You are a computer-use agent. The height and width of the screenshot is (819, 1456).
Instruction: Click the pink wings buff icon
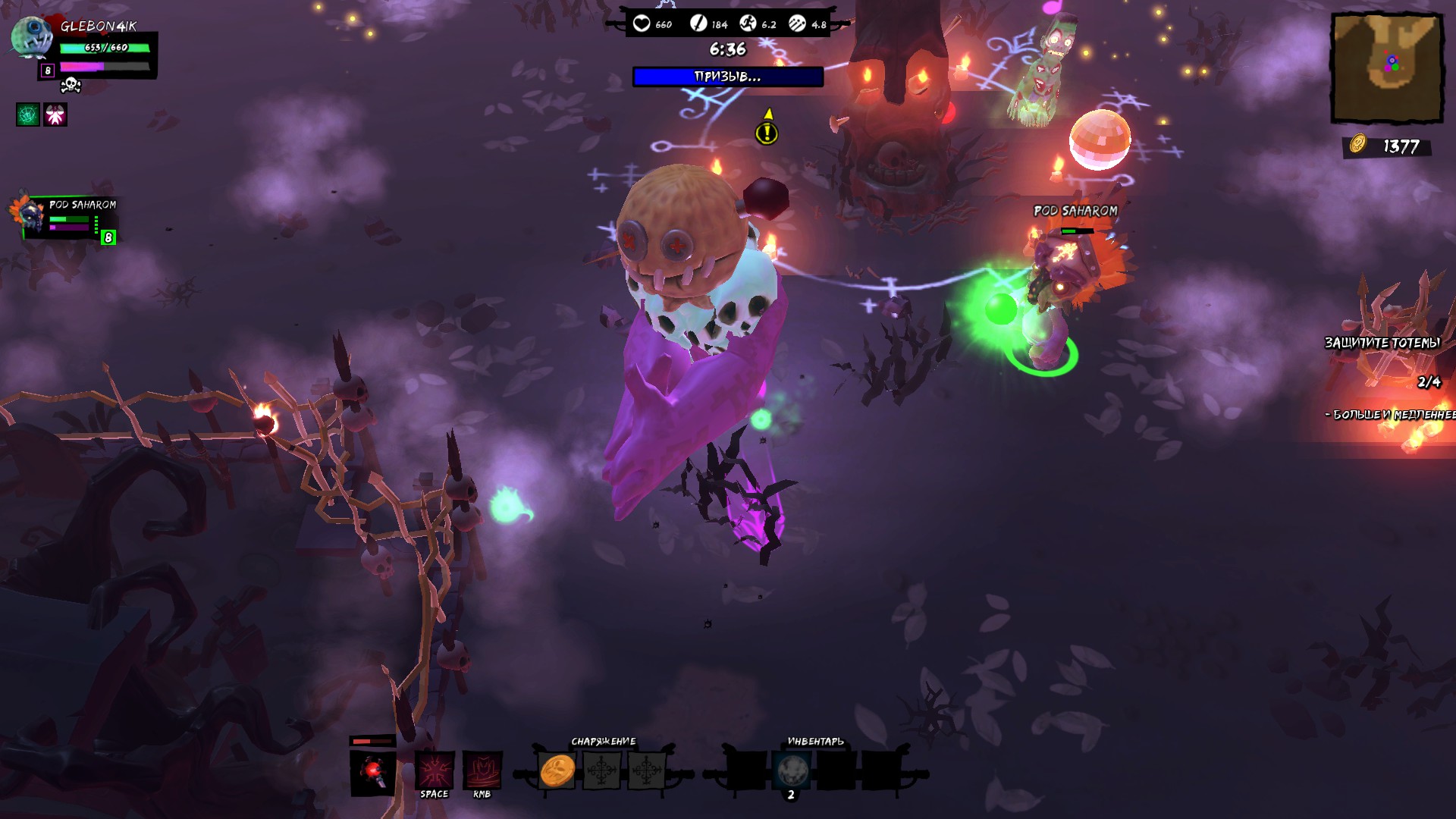coord(55,115)
